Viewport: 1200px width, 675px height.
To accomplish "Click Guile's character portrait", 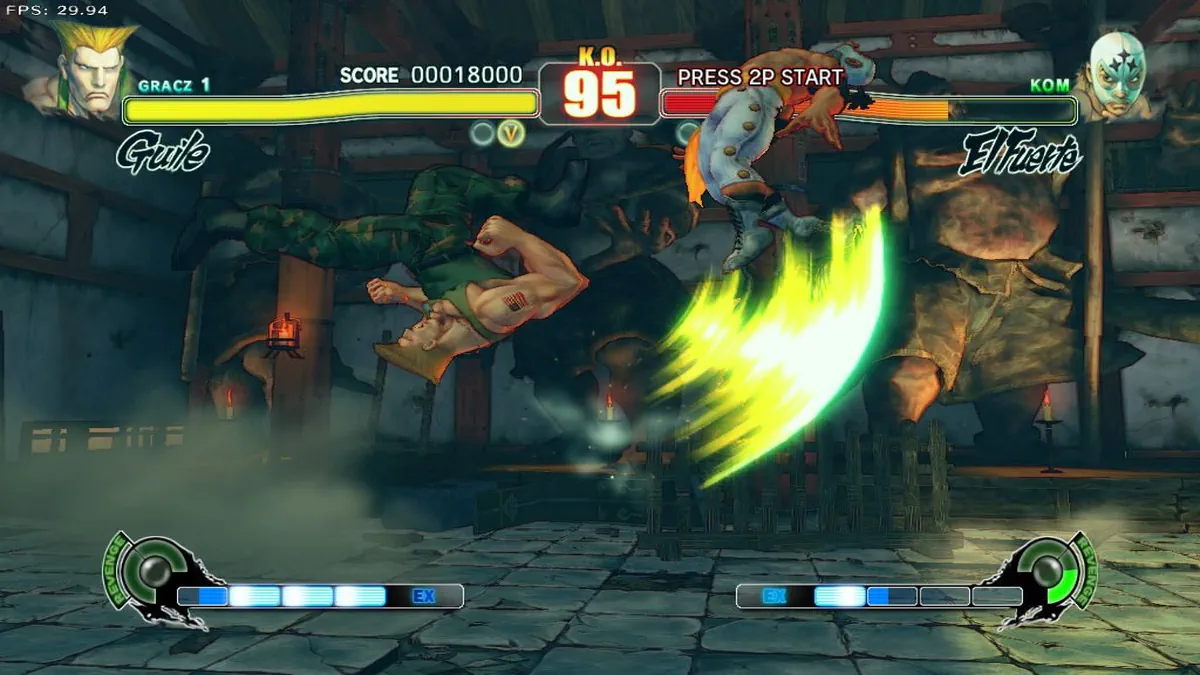I will coord(88,66).
